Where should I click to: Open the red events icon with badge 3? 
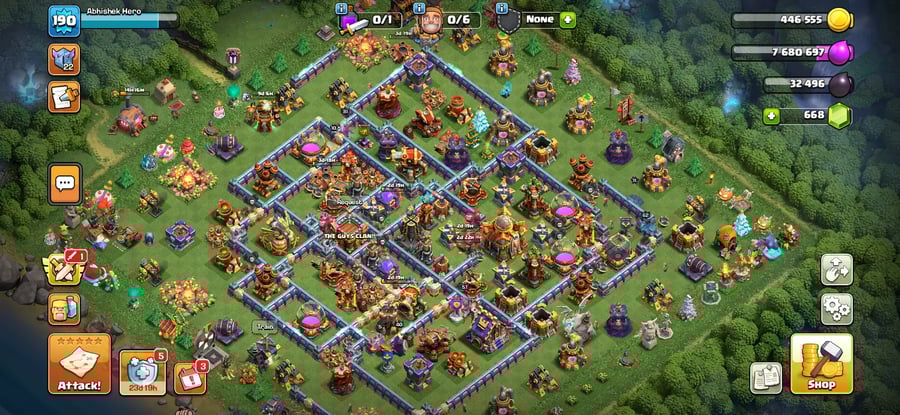[x=190, y=376]
